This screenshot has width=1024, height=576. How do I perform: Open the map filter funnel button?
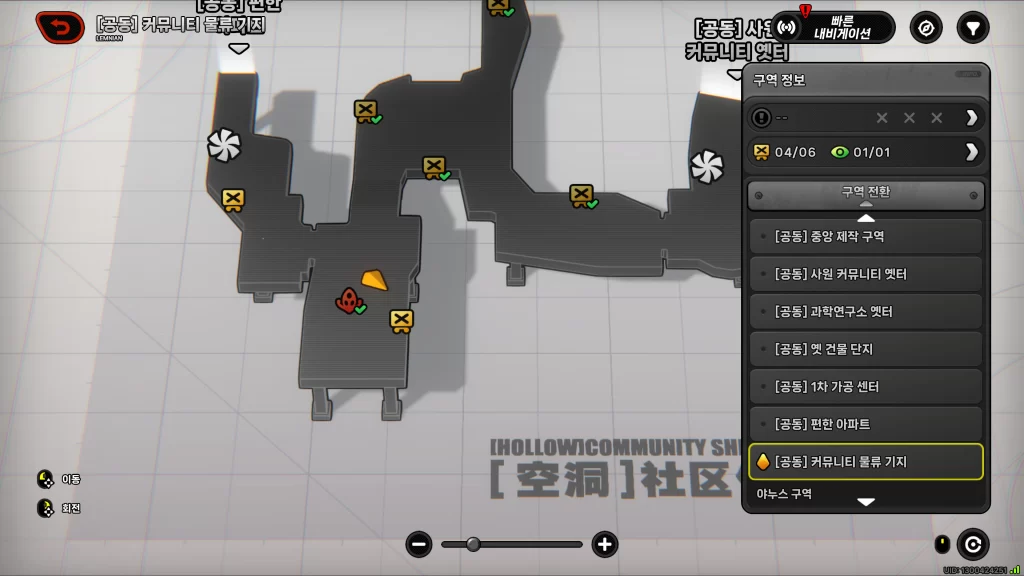coord(972,27)
